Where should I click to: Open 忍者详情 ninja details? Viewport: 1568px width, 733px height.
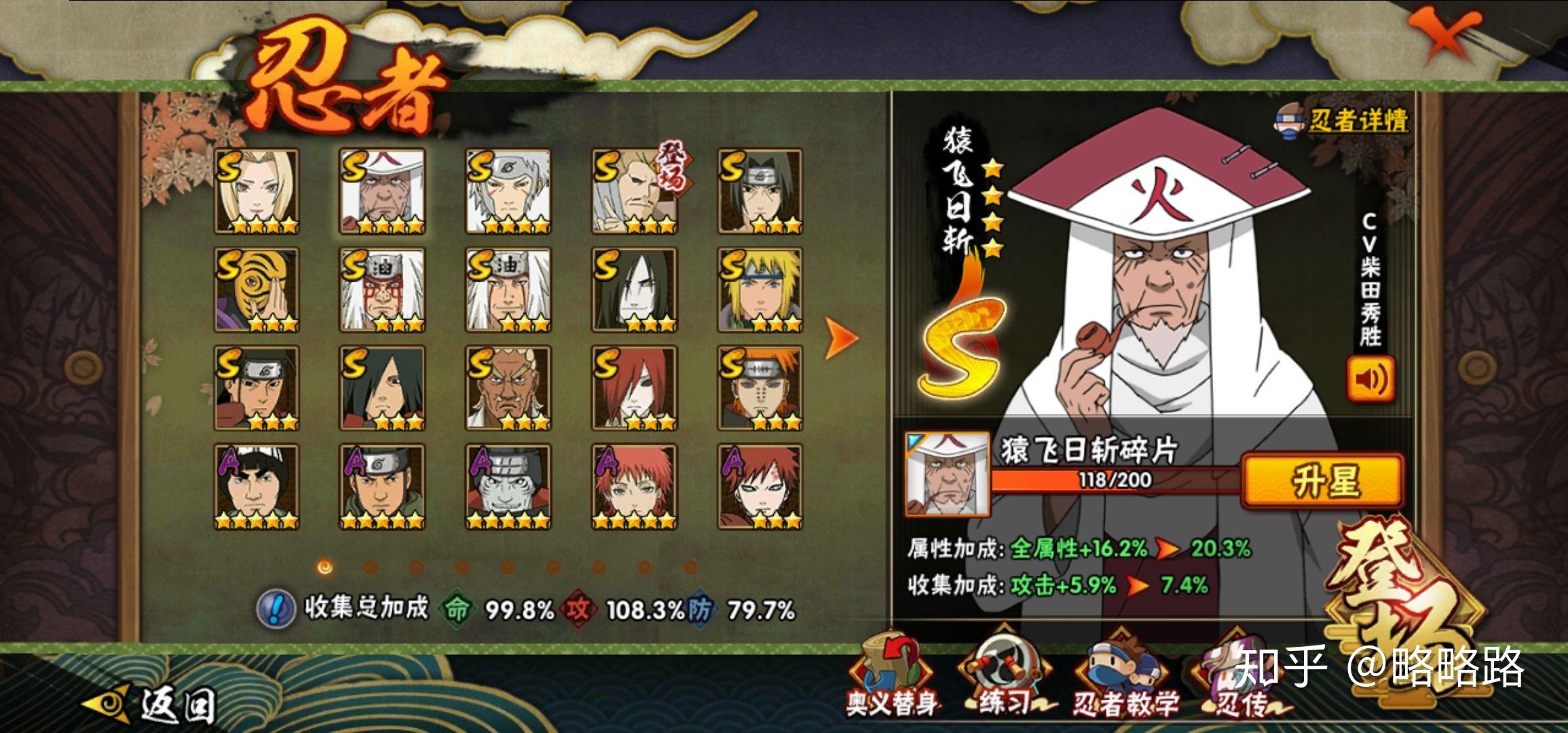click(x=1343, y=121)
